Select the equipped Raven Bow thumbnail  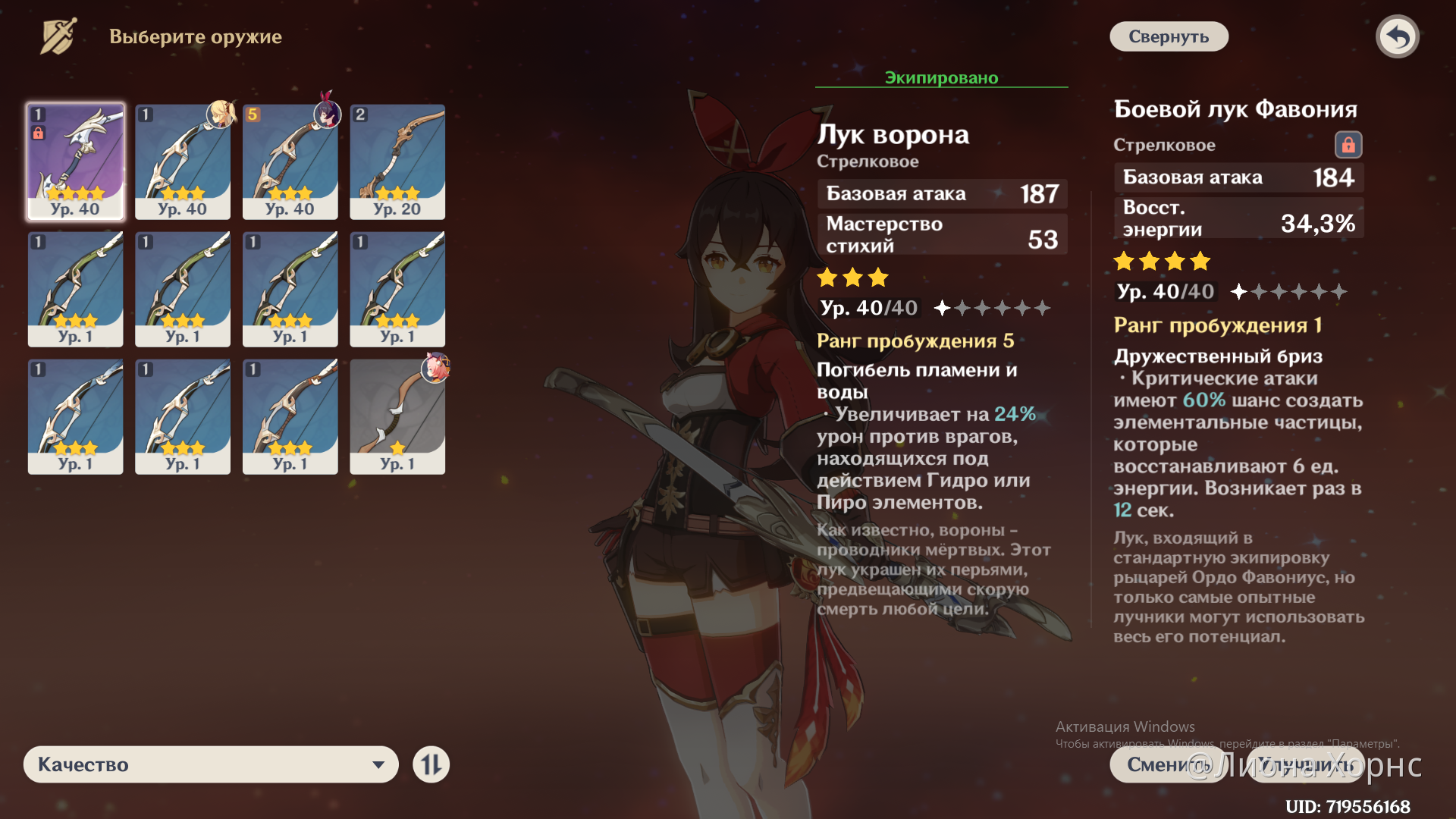pos(290,162)
